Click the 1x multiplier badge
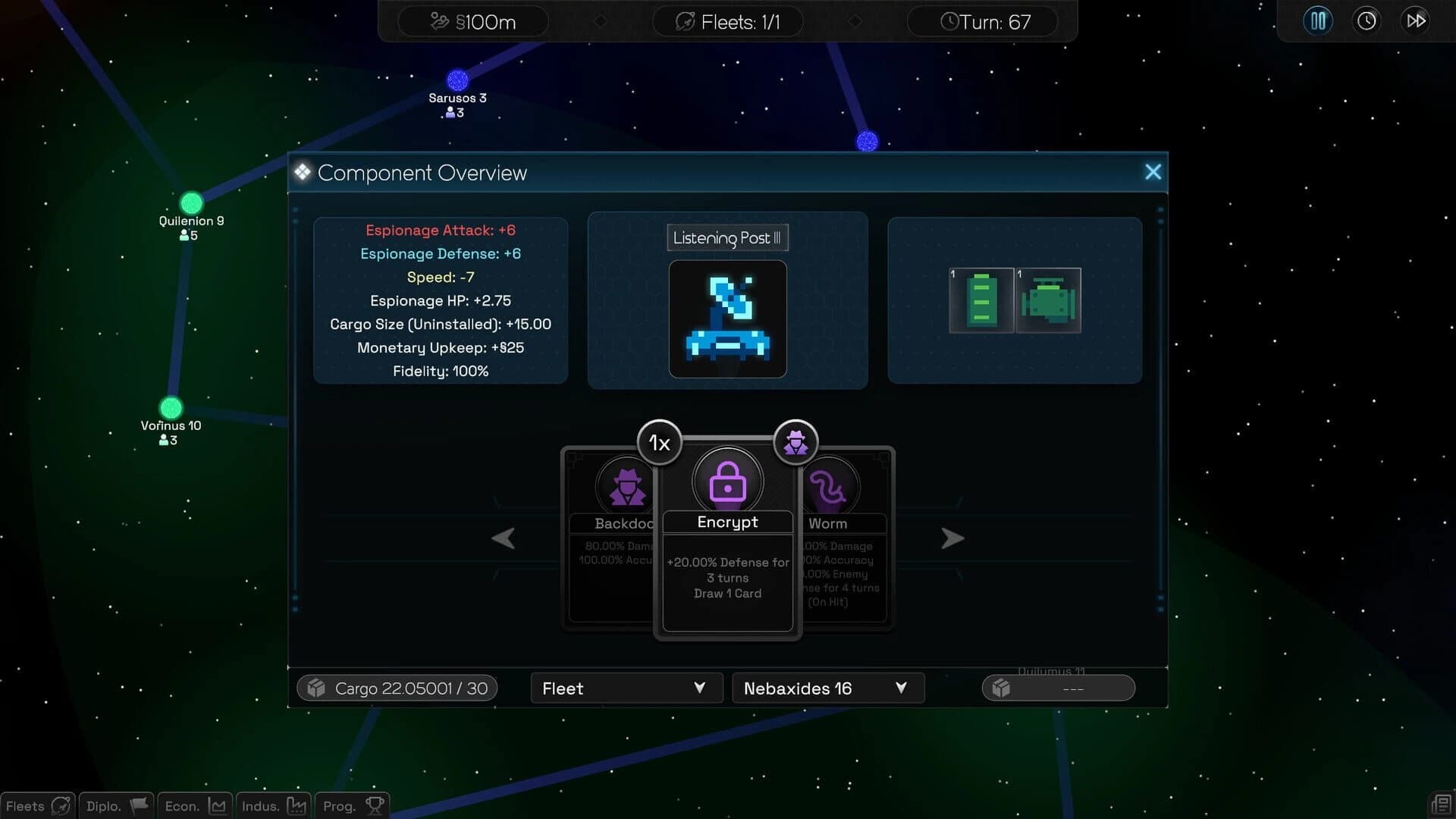This screenshot has width=1456, height=819. [x=658, y=442]
